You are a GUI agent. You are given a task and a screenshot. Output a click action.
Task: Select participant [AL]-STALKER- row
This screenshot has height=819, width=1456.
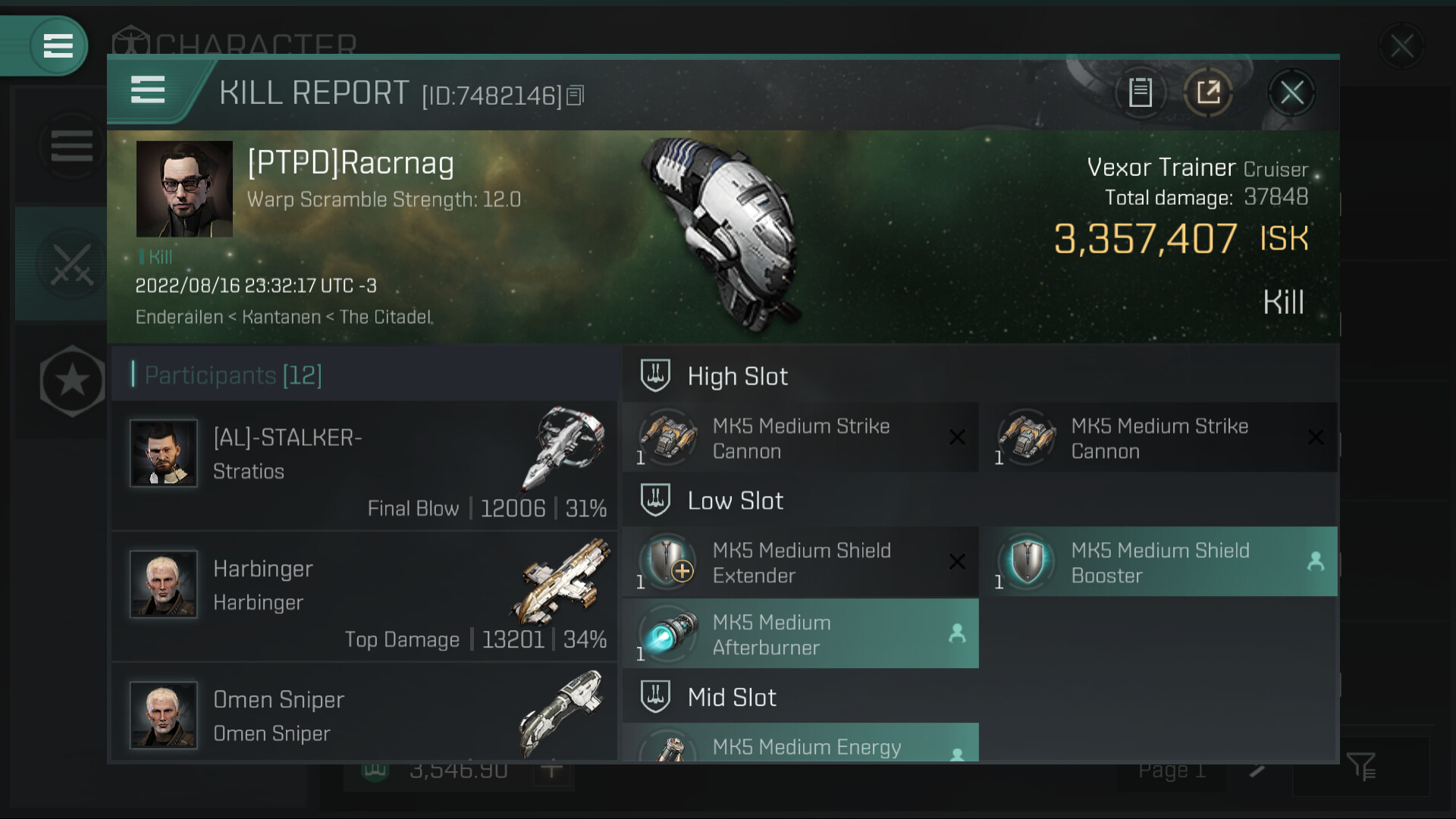pos(364,466)
